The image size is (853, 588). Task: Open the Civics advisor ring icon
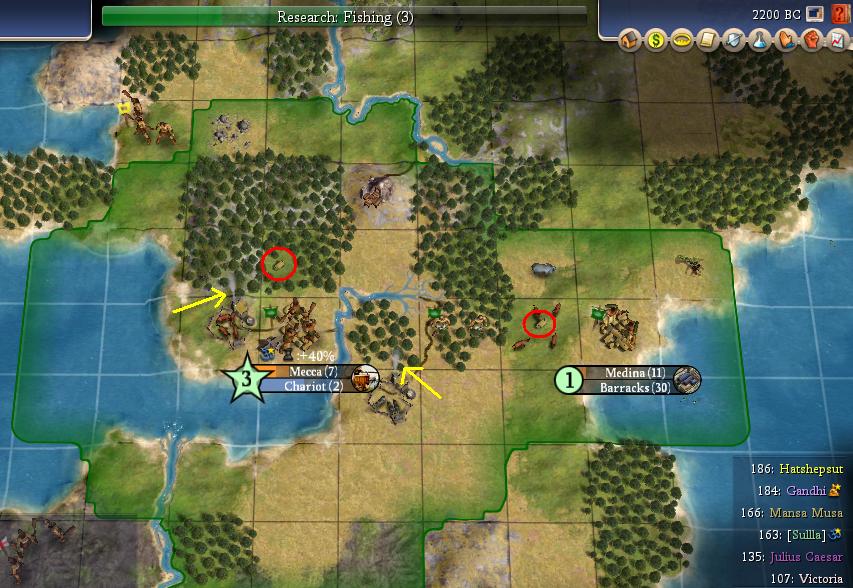pyautogui.click(x=681, y=41)
